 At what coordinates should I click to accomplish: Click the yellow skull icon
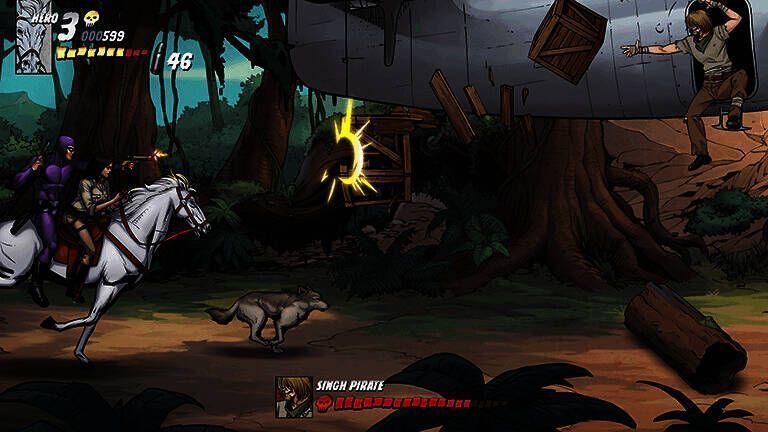pyautogui.click(x=91, y=19)
